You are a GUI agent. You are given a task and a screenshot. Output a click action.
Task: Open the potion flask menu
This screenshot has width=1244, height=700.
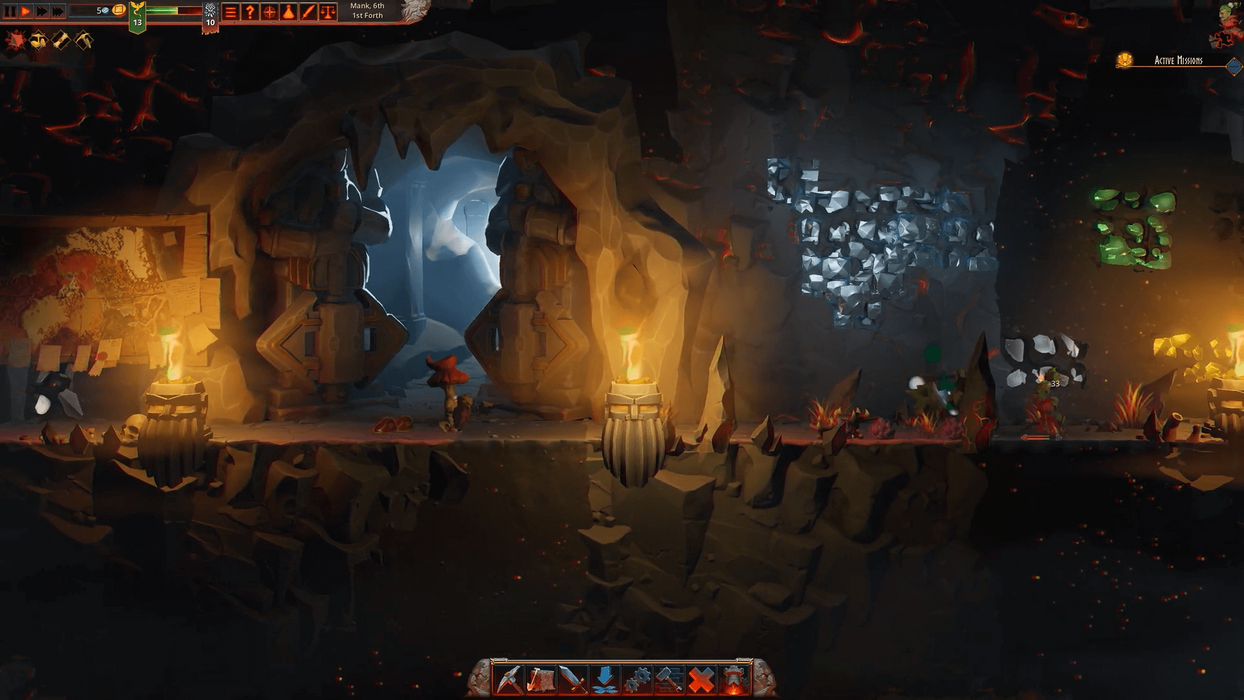[288, 12]
